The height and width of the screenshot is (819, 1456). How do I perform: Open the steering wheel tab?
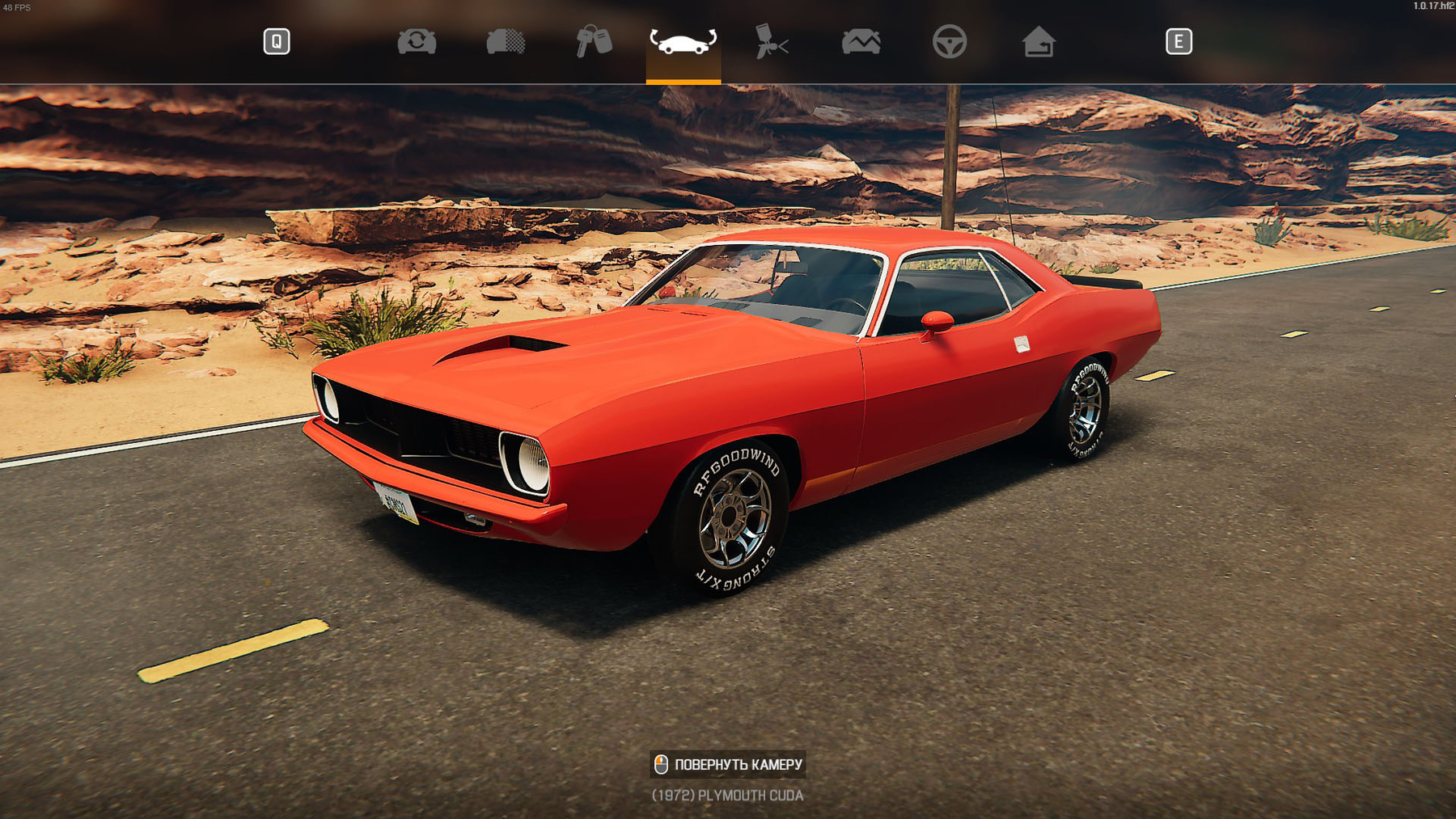click(x=949, y=41)
